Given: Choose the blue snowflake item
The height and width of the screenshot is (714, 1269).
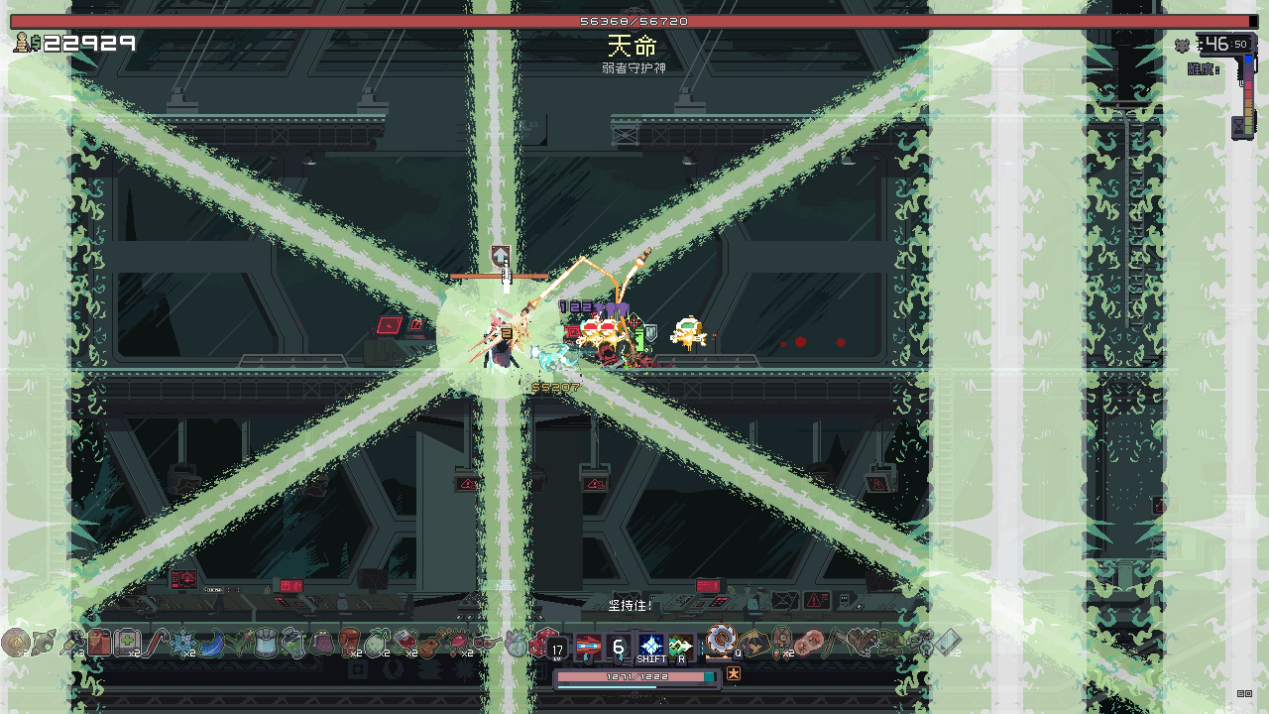Looking at the screenshot, I should (183, 643).
